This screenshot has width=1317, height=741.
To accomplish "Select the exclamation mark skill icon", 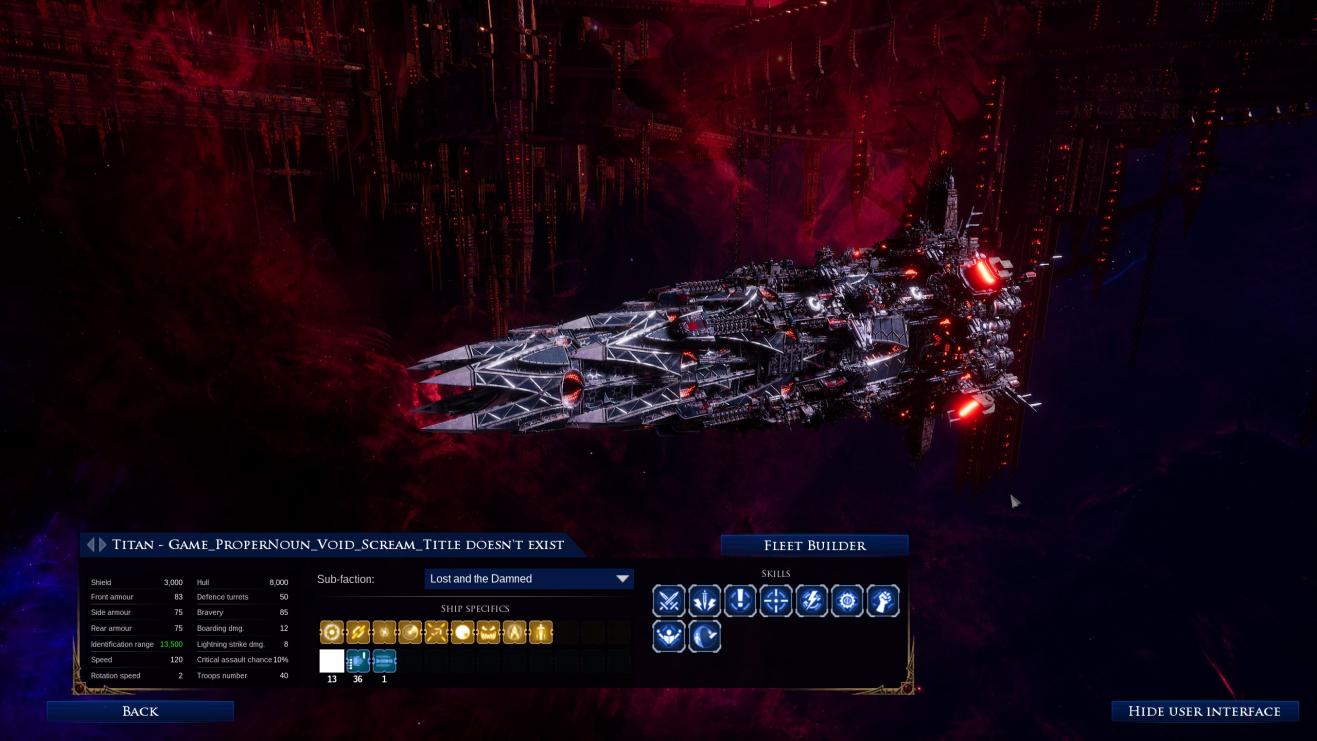I will 740,601.
